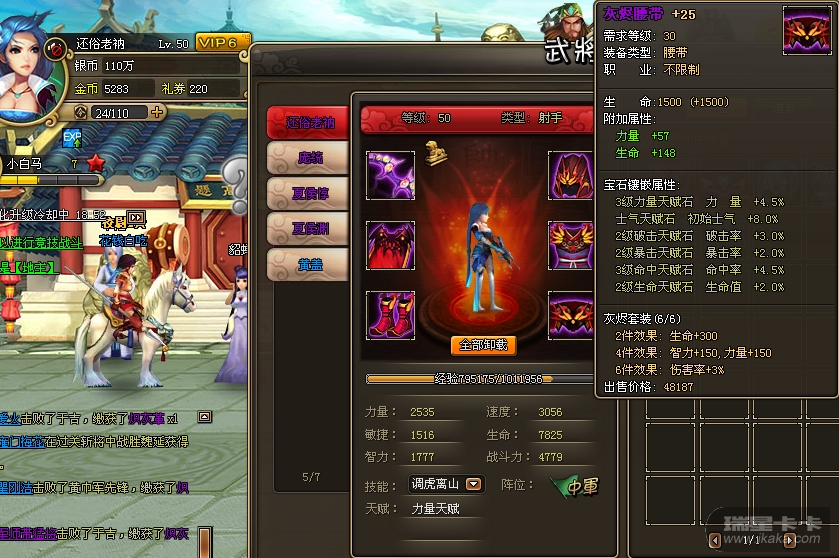Screen dimensions: 839x558
Task: Select the 黄盖 hero tab
Action: 309,265
